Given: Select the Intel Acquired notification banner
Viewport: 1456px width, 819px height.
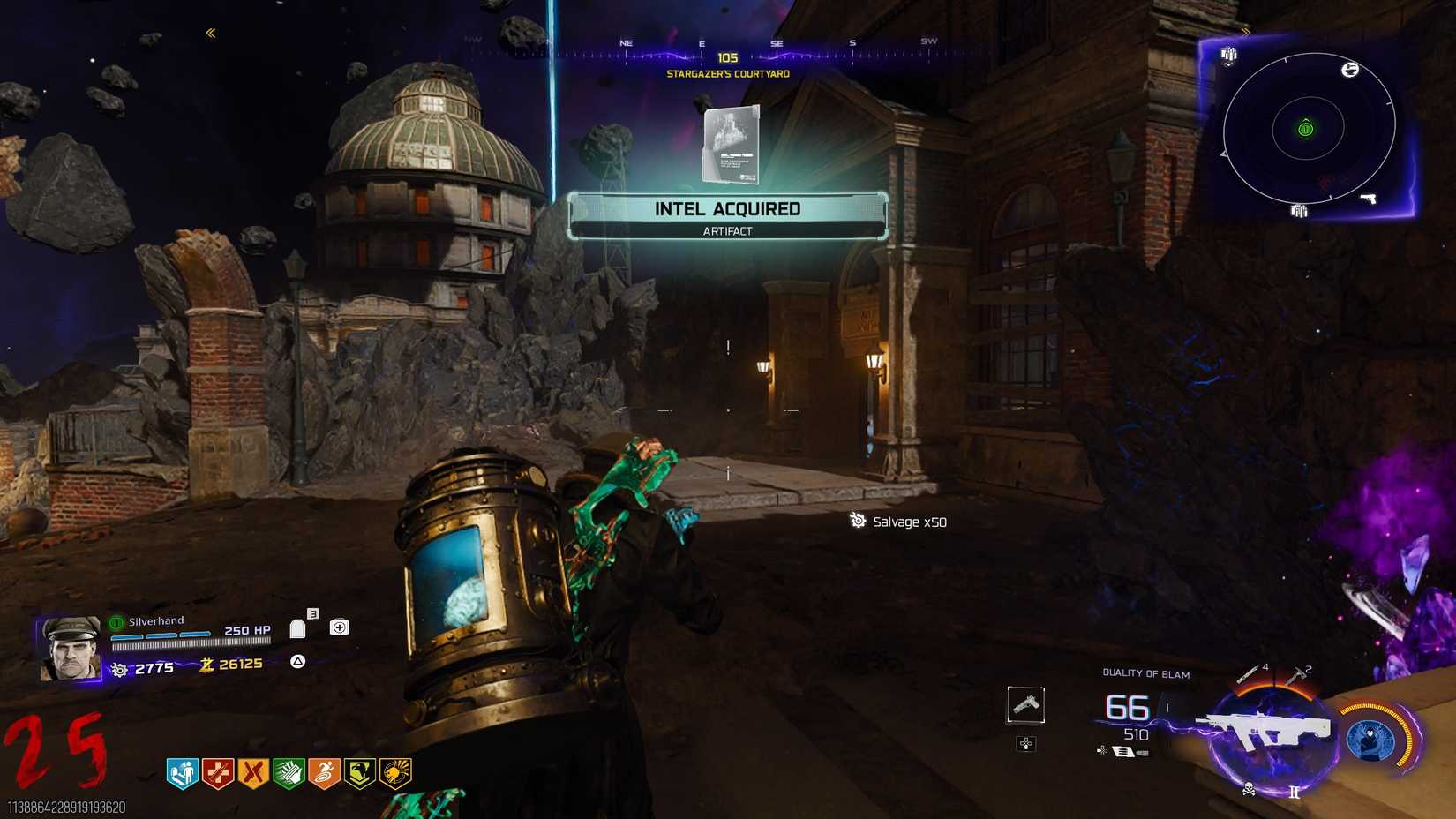Looking at the screenshot, I should pyautogui.click(x=727, y=215).
